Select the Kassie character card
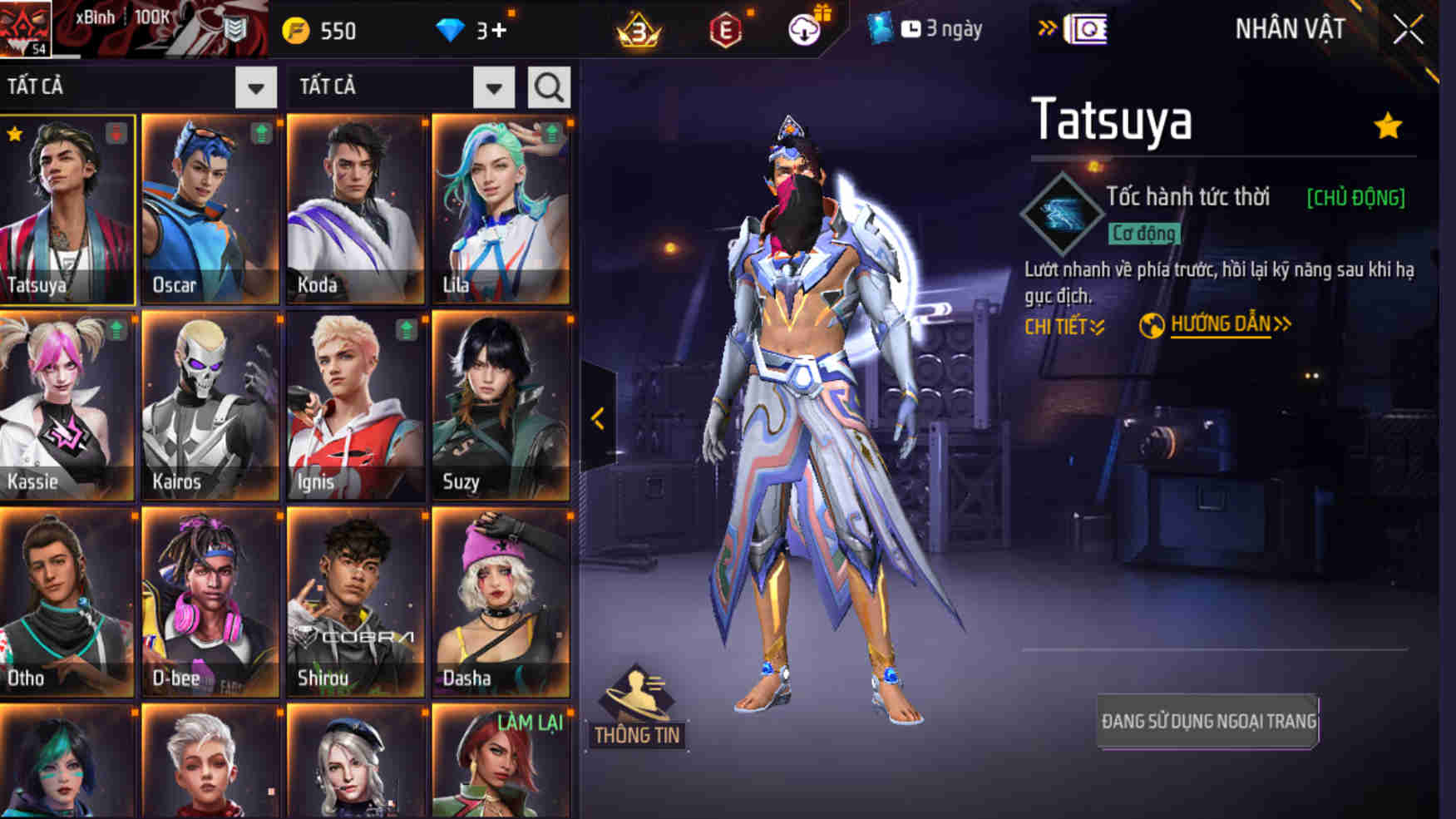The width and height of the screenshot is (1456, 819). tap(67, 406)
